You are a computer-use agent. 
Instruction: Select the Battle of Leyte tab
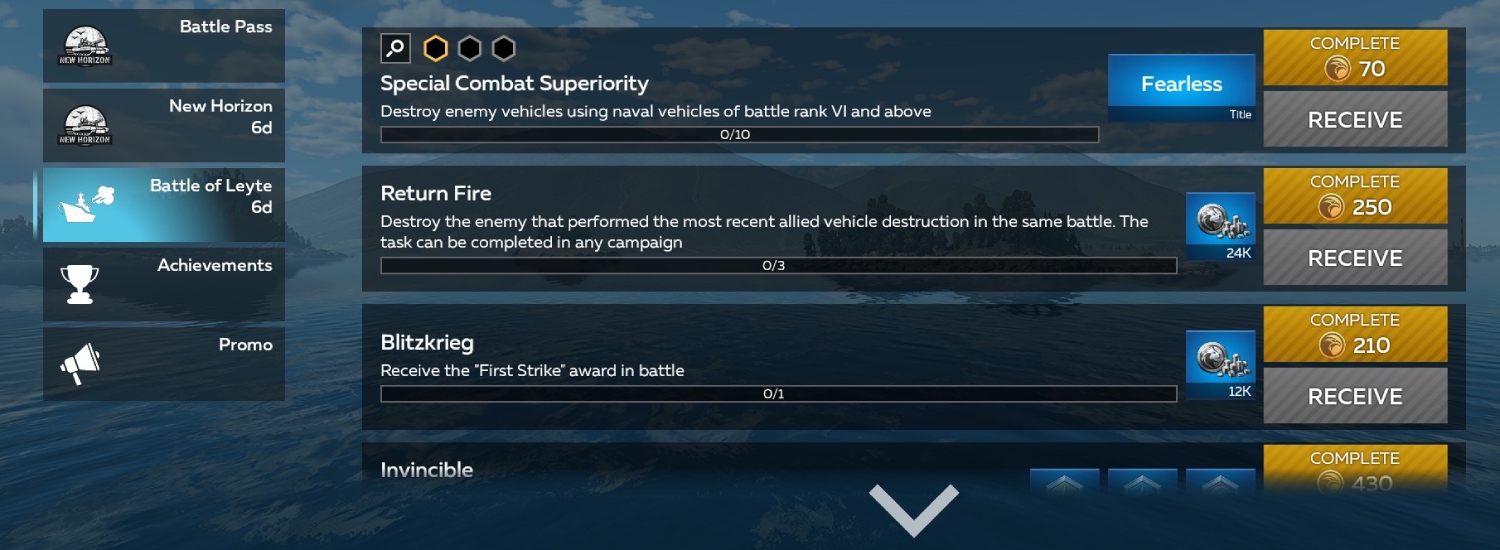164,204
